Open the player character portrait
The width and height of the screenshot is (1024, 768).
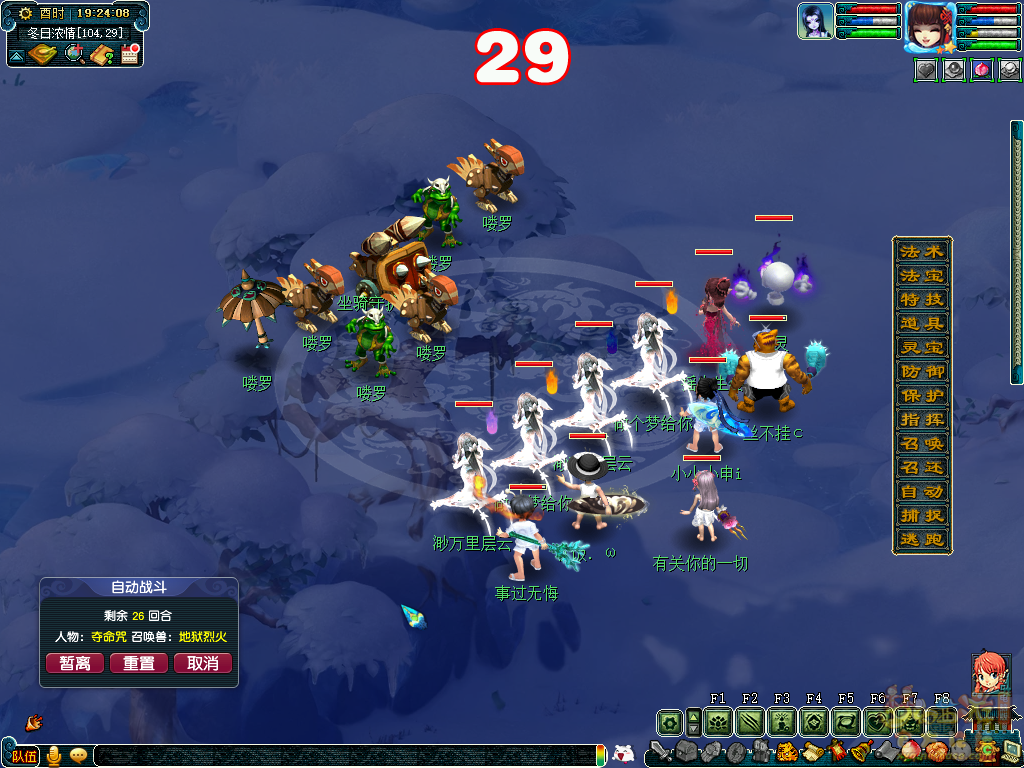(x=929, y=26)
